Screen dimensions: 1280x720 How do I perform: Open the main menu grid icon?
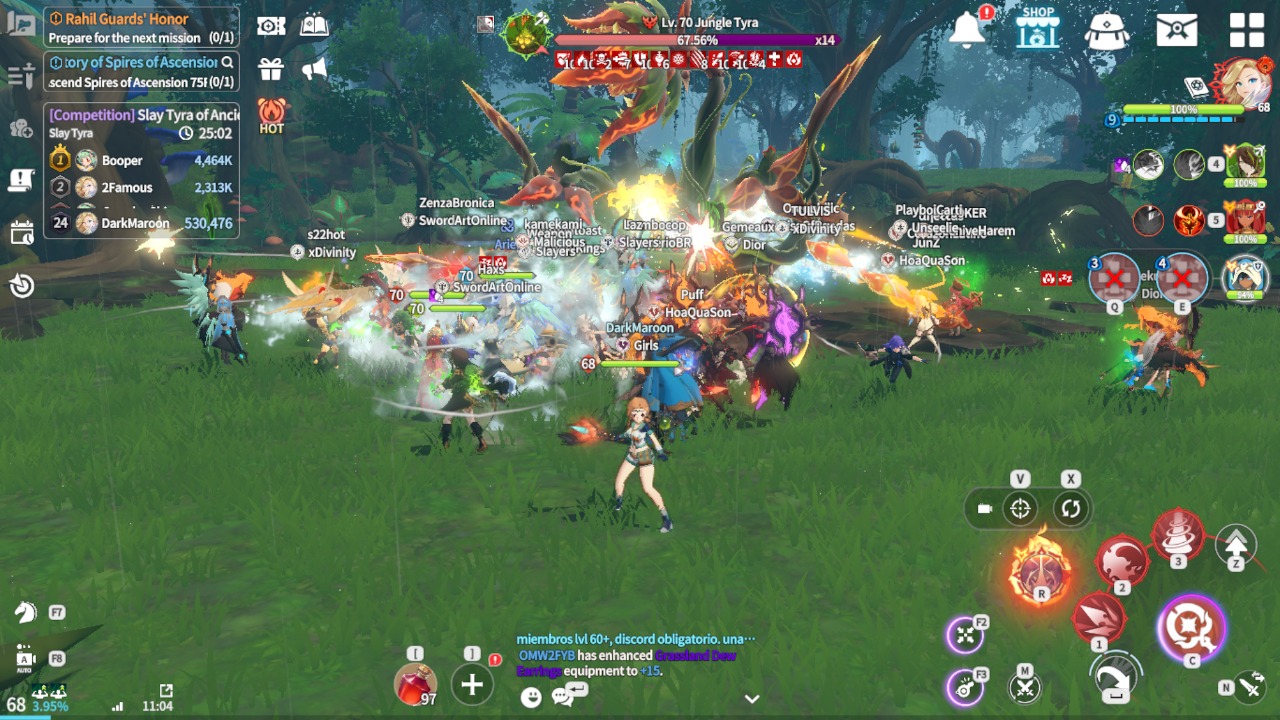click(1247, 30)
